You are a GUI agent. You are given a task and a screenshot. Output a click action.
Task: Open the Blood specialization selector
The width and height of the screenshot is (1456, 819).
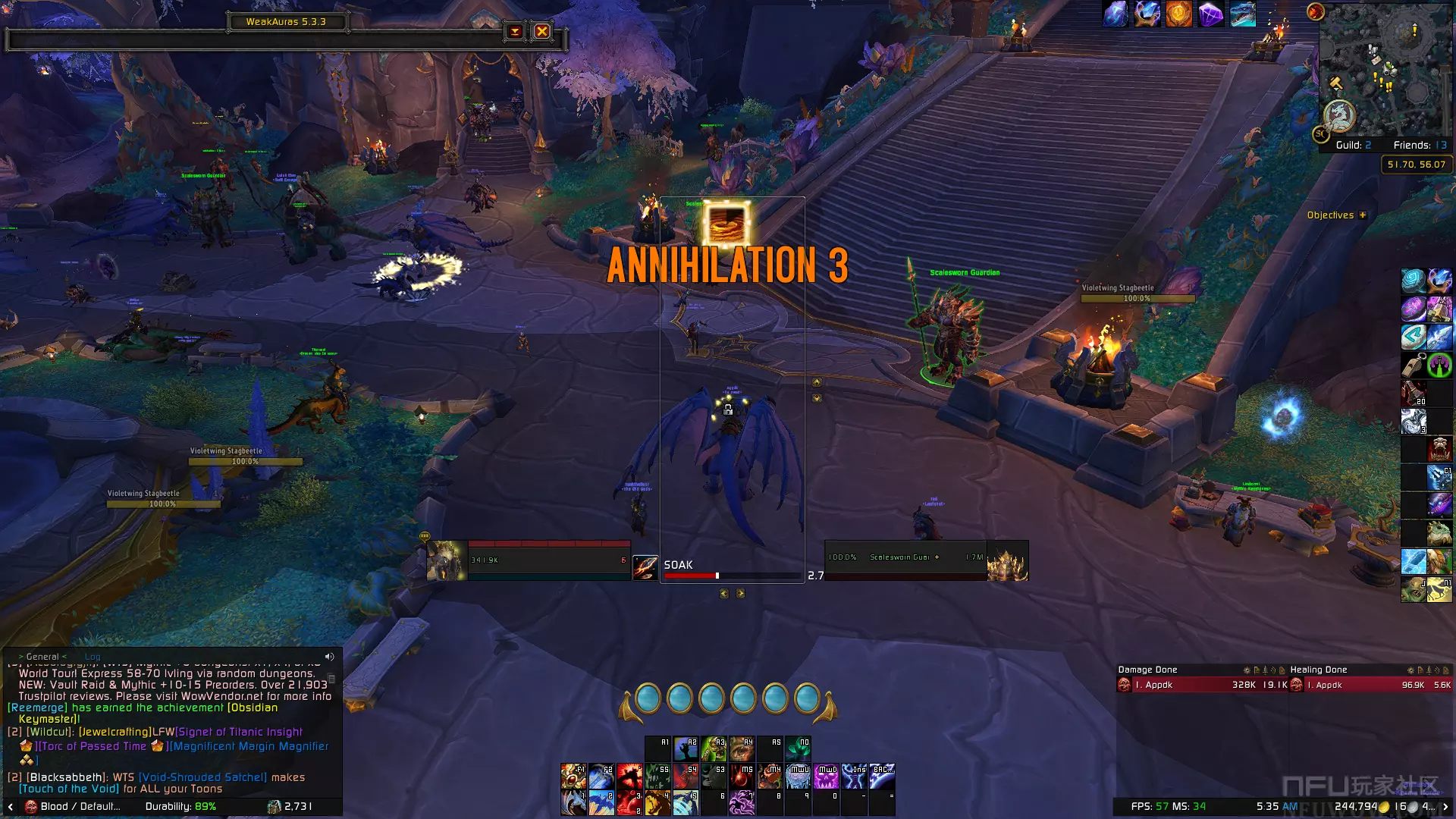tap(72, 806)
